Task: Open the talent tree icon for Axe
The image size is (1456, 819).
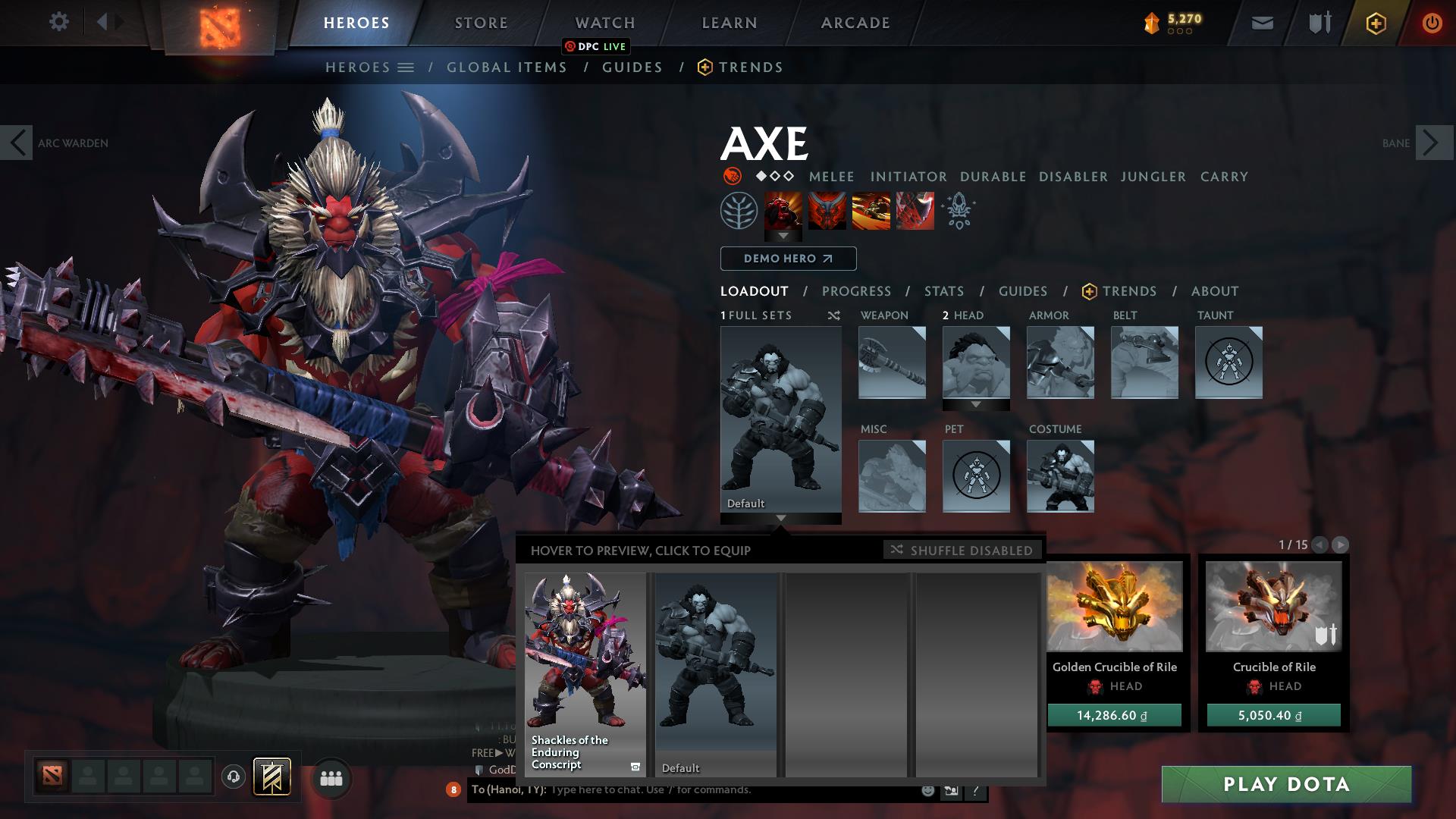Action: [737, 212]
